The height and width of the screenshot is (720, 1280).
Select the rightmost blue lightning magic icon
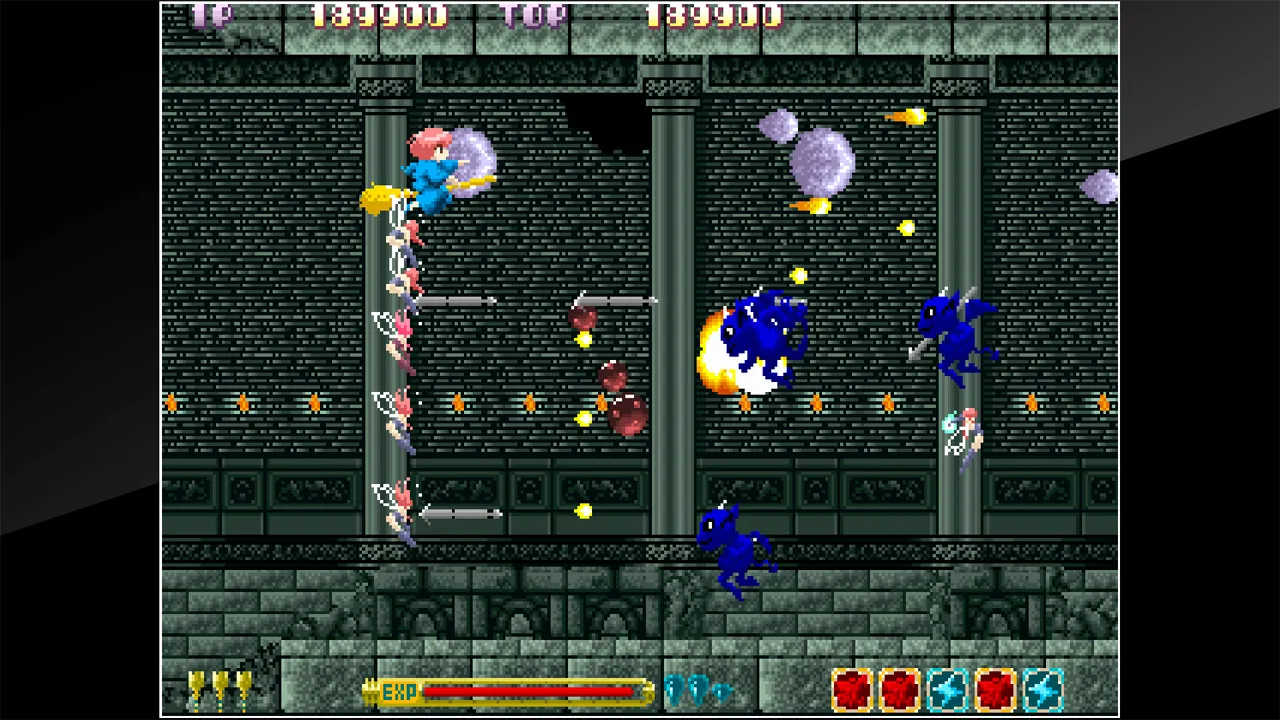click(1043, 687)
